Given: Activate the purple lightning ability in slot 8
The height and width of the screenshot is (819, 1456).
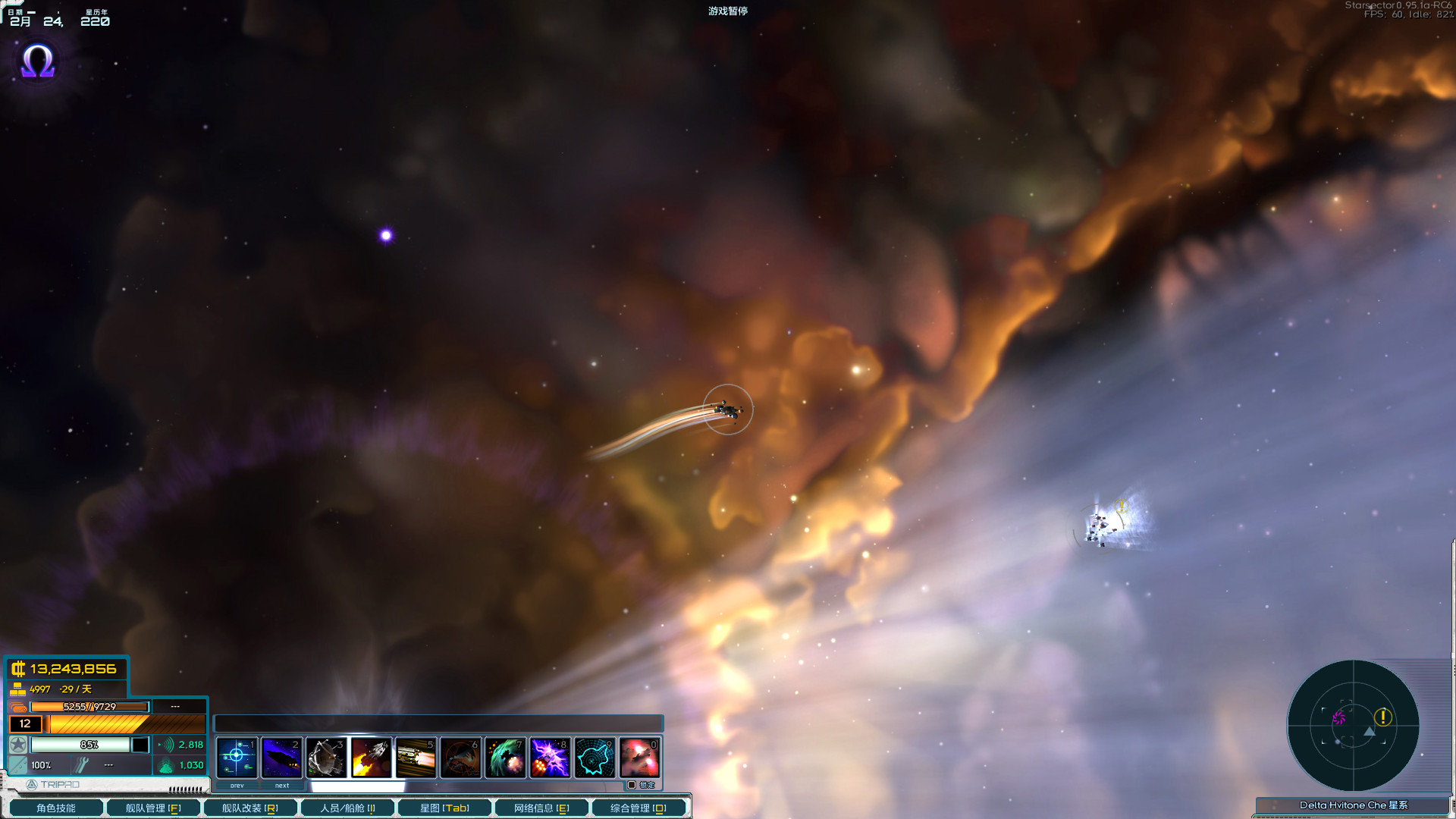Looking at the screenshot, I should 550,757.
